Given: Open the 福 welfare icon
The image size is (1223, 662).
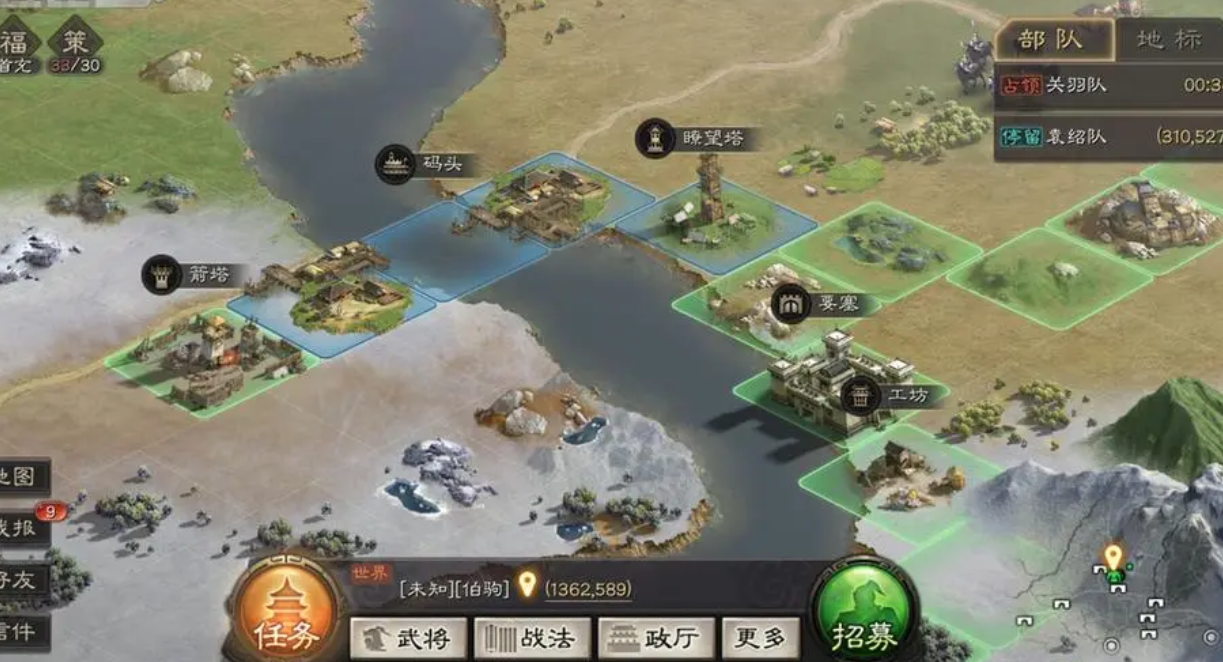Looking at the screenshot, I should tap(17, 44).
